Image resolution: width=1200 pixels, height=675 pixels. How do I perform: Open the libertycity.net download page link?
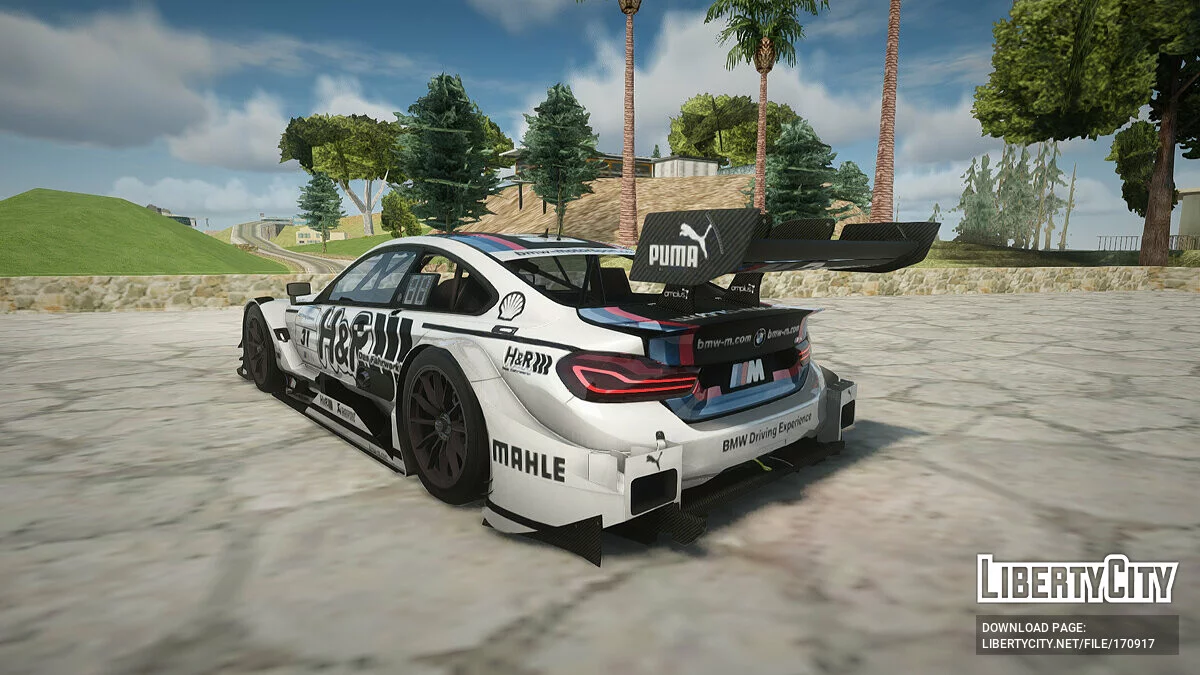pyautogui.click(x=1068, y=644)
